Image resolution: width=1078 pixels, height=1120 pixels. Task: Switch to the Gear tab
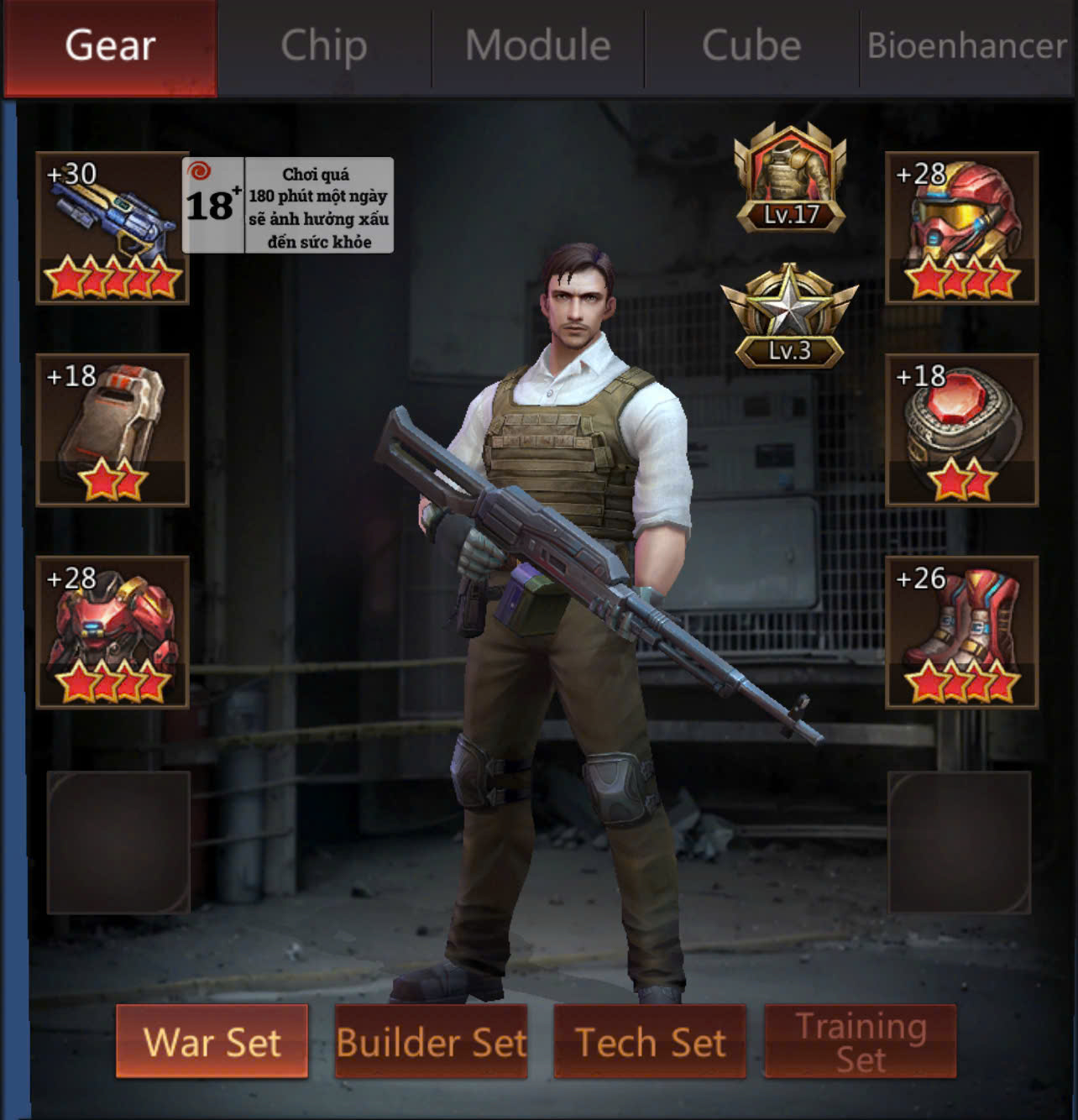coord(110,46)
